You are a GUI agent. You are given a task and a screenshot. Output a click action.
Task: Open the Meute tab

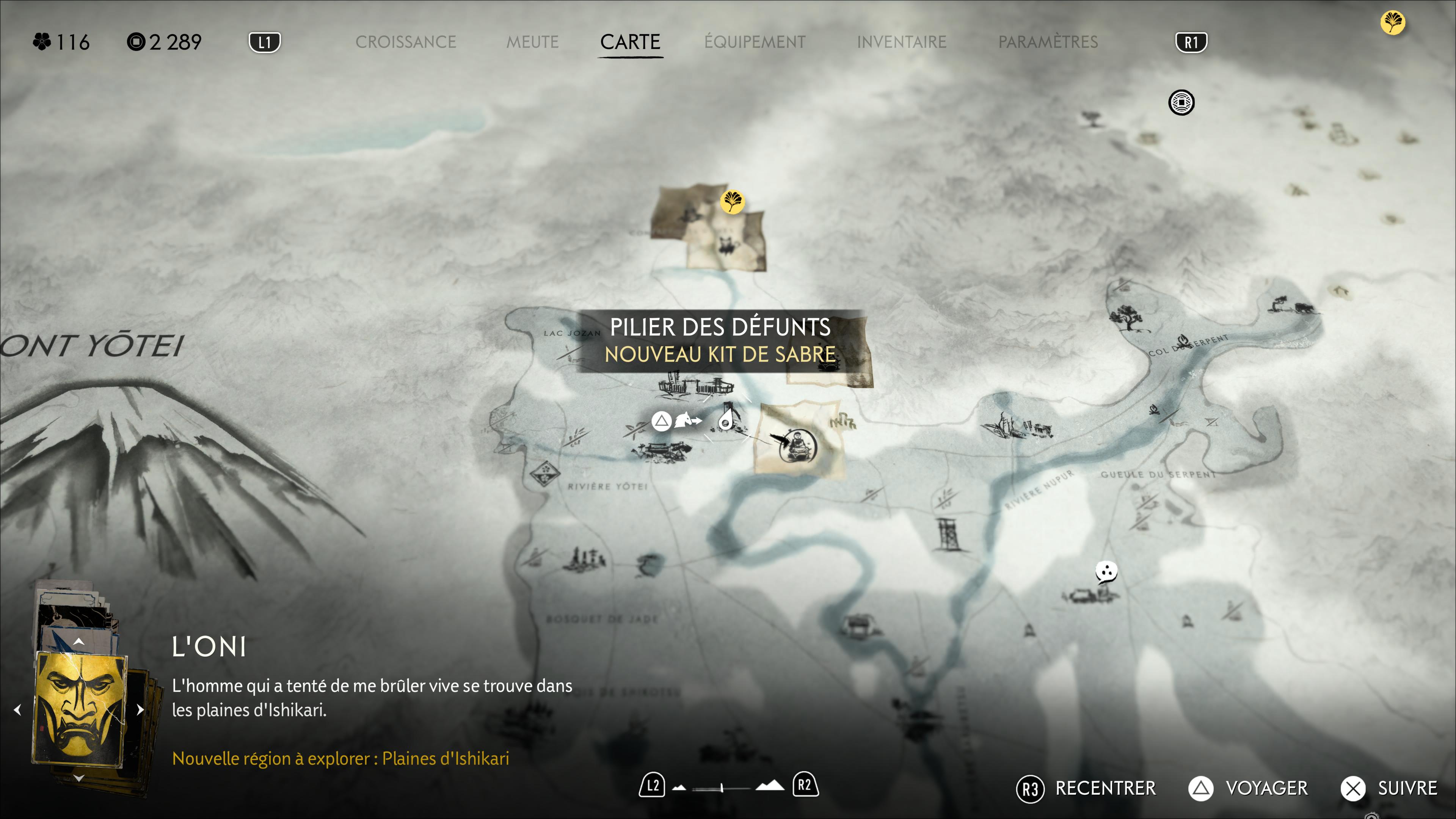tap(532, 42)
